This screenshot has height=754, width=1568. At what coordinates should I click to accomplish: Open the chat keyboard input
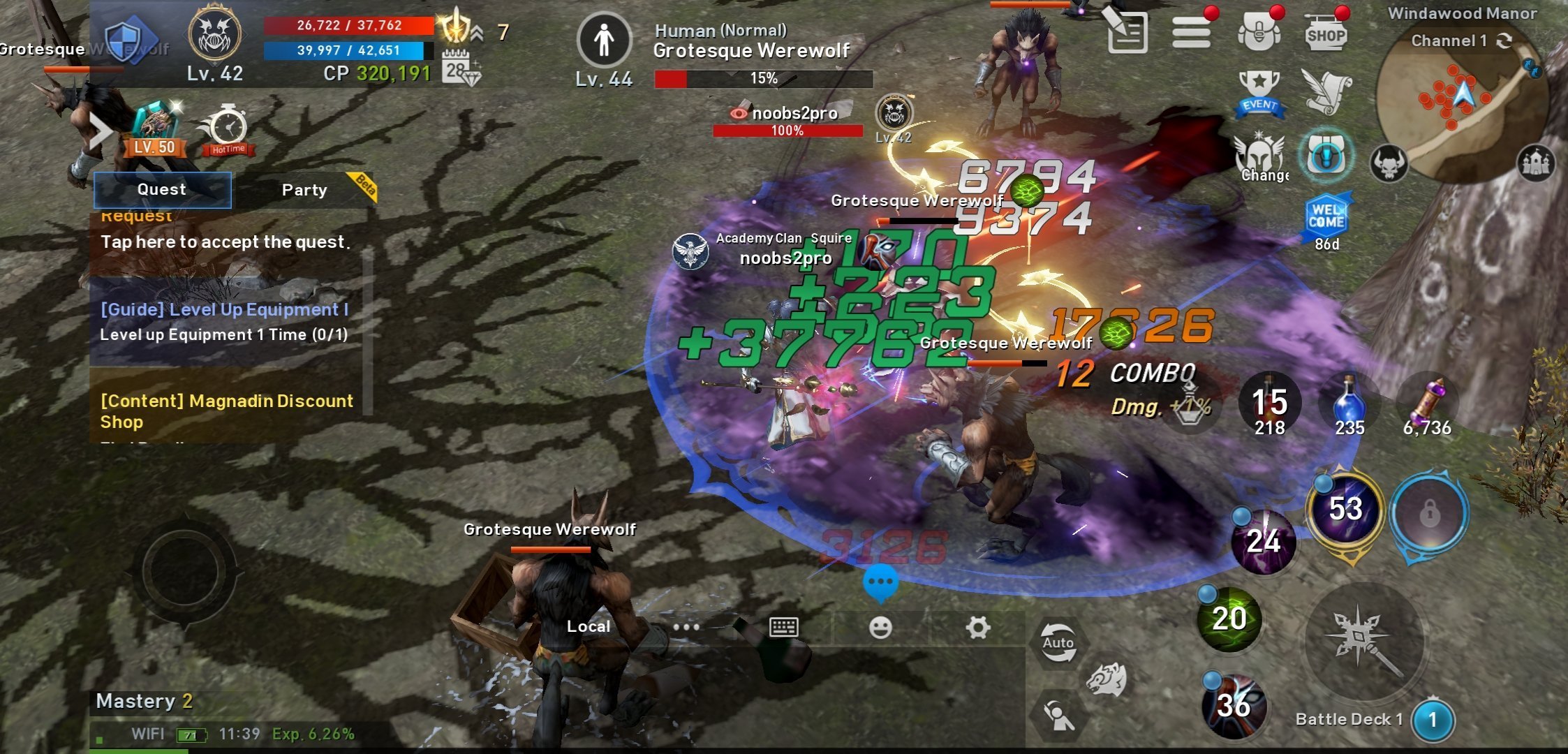point(783,627)
